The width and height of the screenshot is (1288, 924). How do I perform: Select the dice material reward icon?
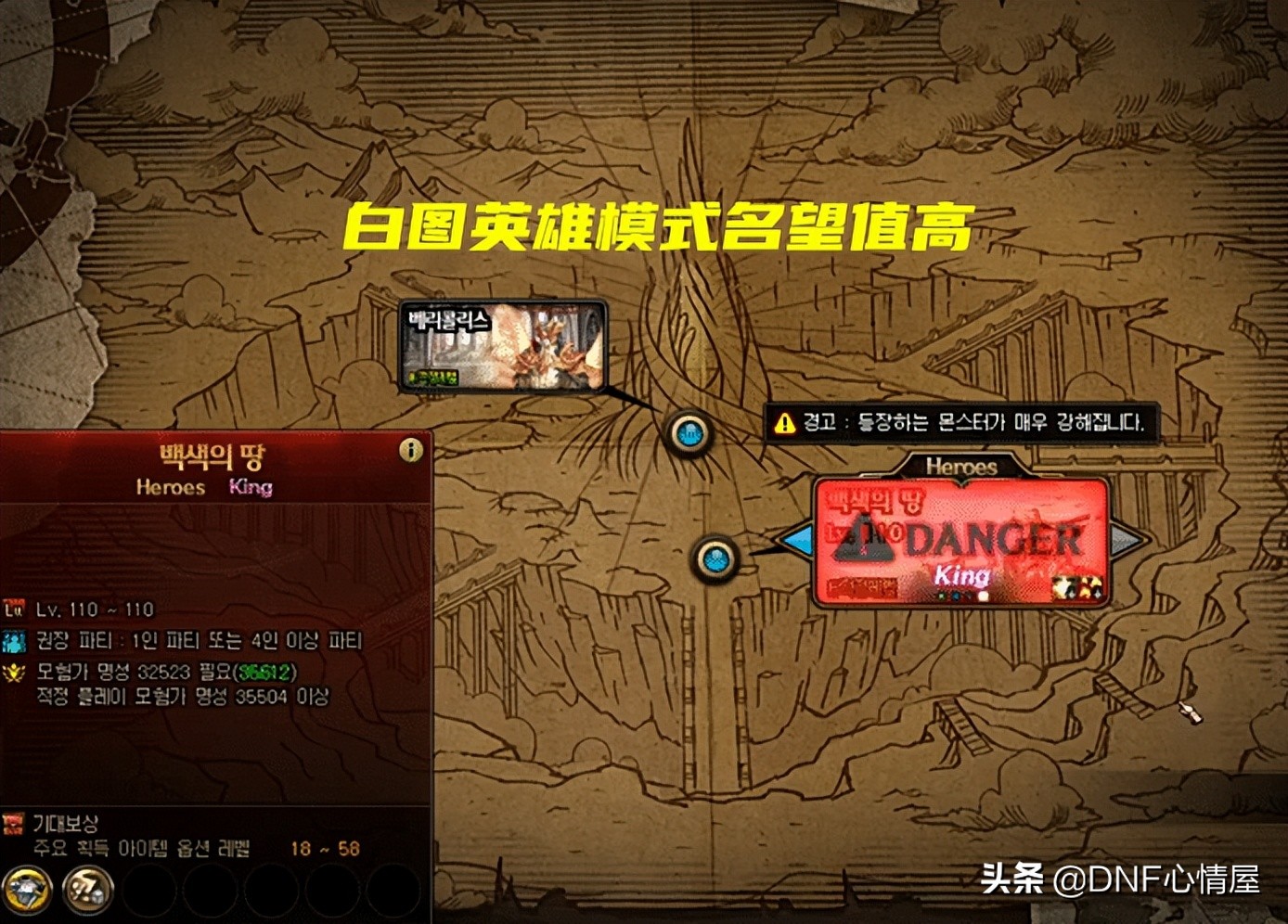pos(86,889)
